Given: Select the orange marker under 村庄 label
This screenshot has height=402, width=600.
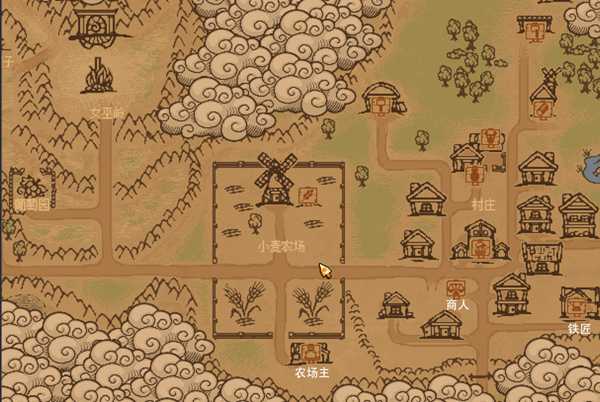Looking at the screenshot, I should pyautogui.click(x=481, y=246).
